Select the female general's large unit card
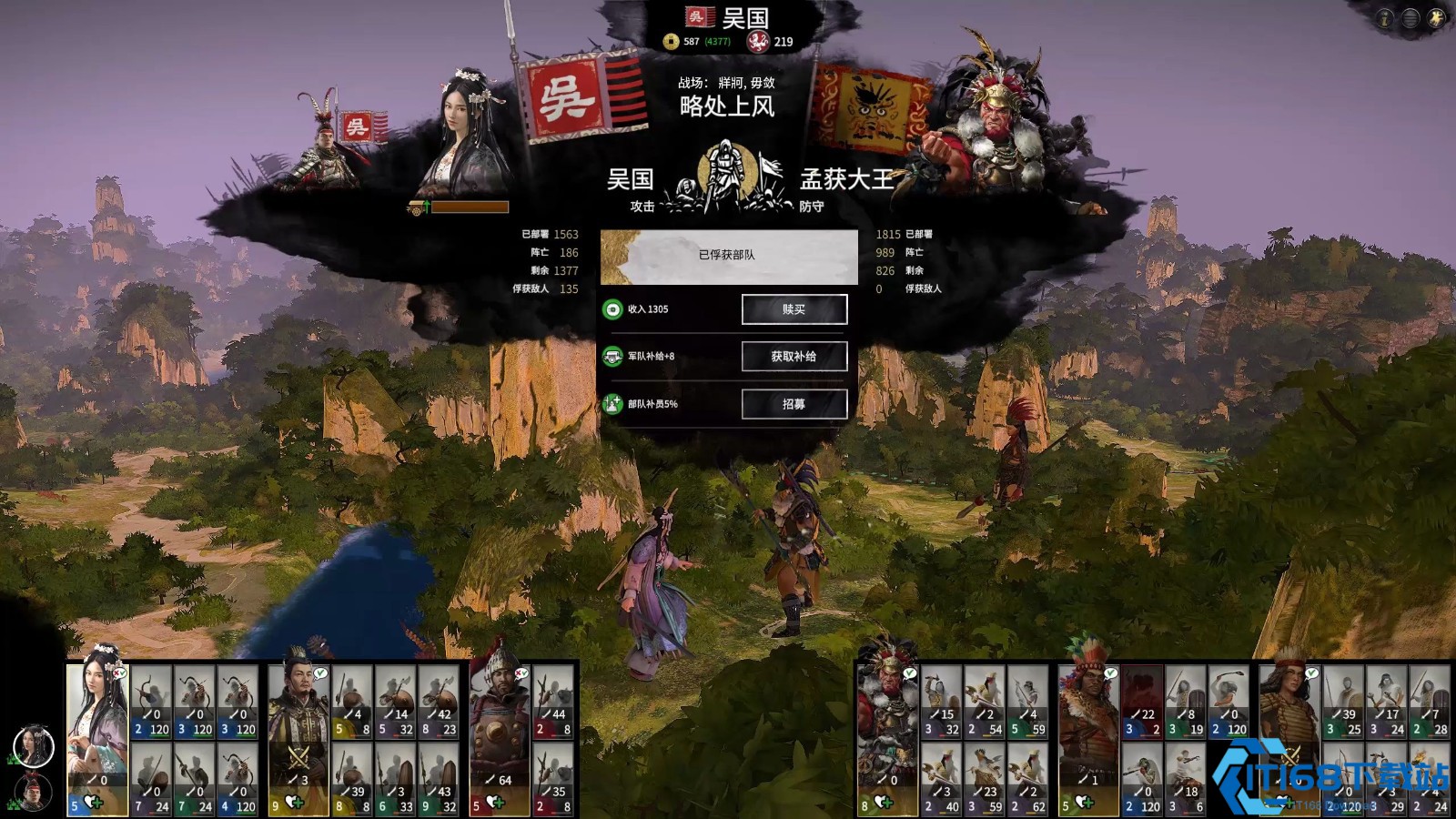This screenshot has height=819, width=1456. [x=96, y=738]
